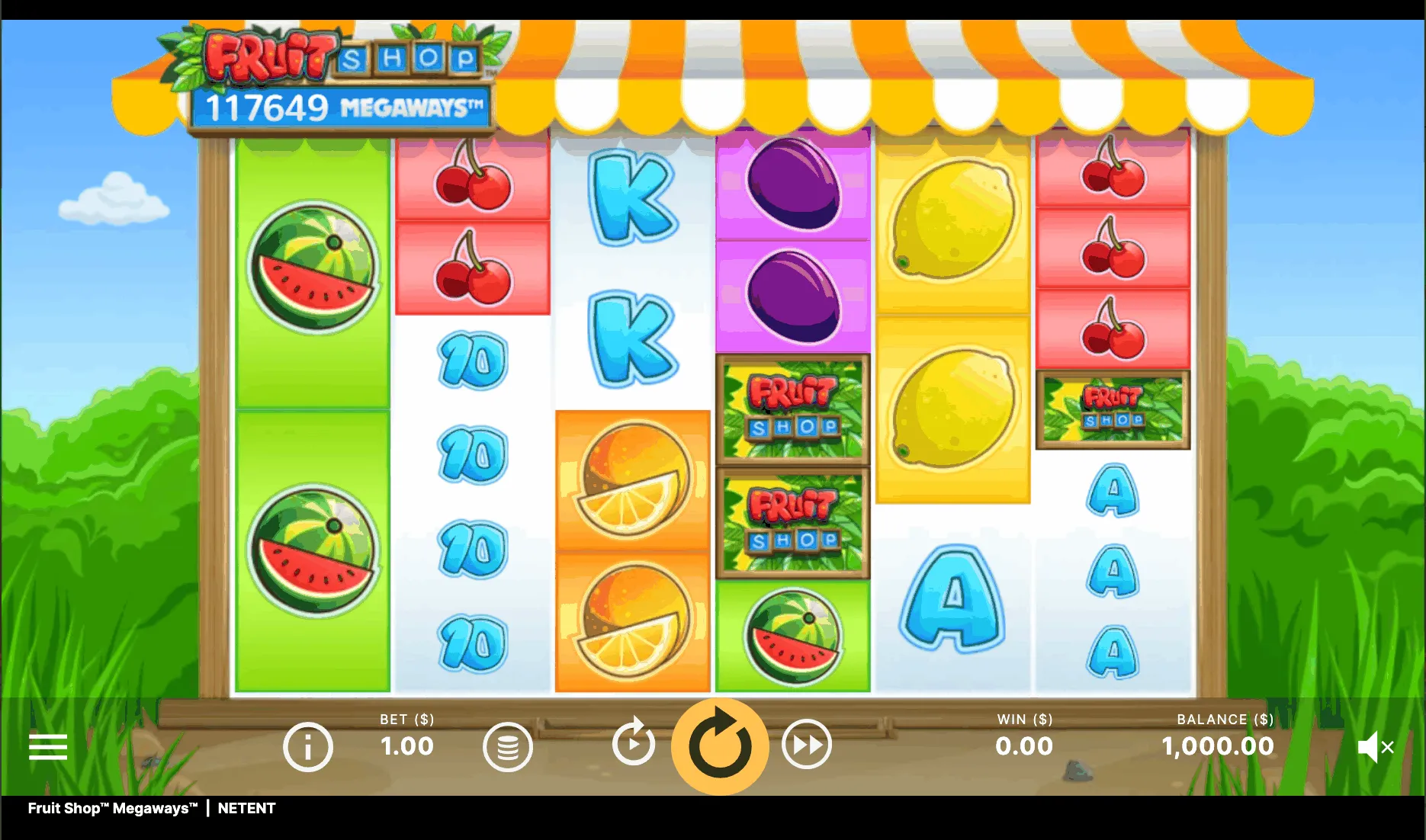1426x840 pixels.
Task: Start the autoplay feature
Action: click(634, 742)
